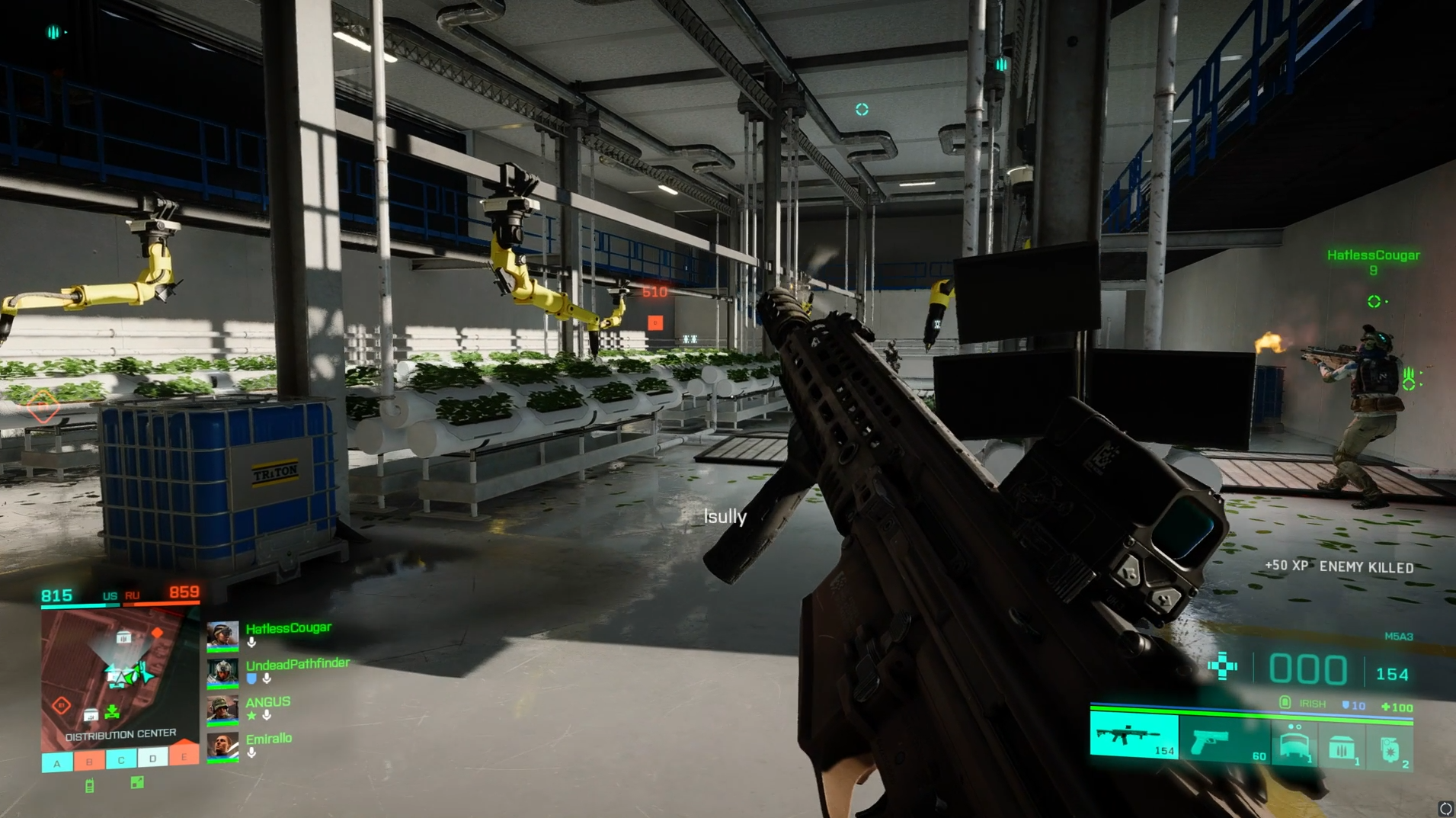Select objective B on the capture bar
This screenshot has height=818, width=1456.
coord(89,761)
